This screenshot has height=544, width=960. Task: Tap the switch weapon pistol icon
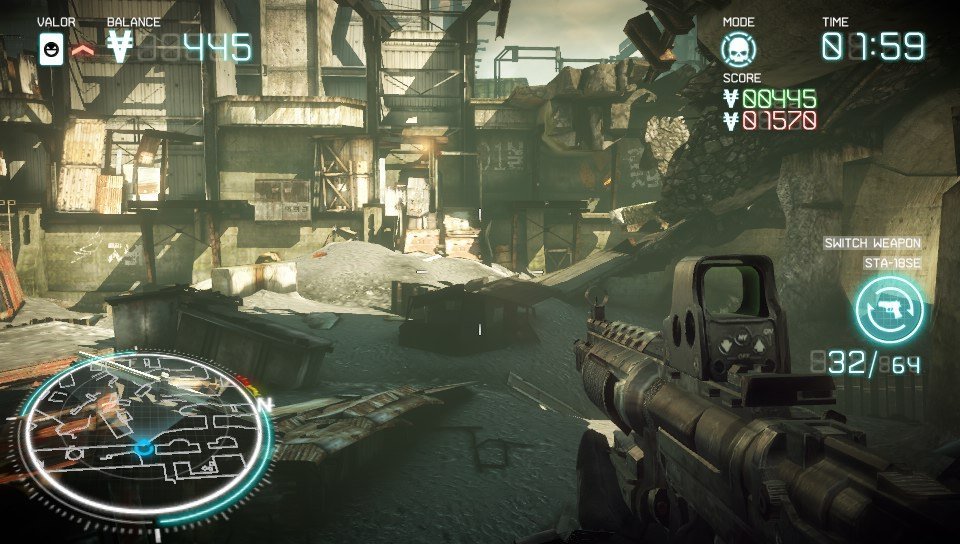click(889, 309)
